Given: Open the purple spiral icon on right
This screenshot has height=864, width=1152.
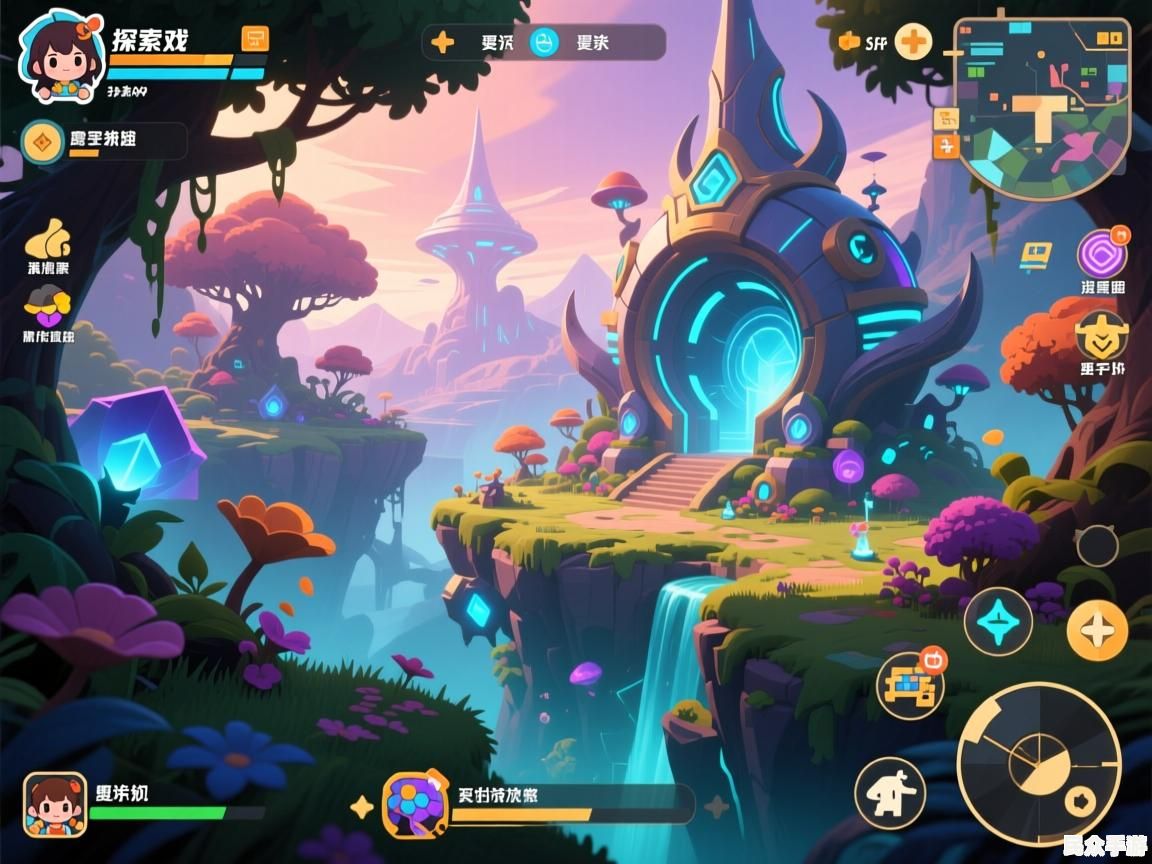Looking at the screenshot, I should tap(1102, 254).
